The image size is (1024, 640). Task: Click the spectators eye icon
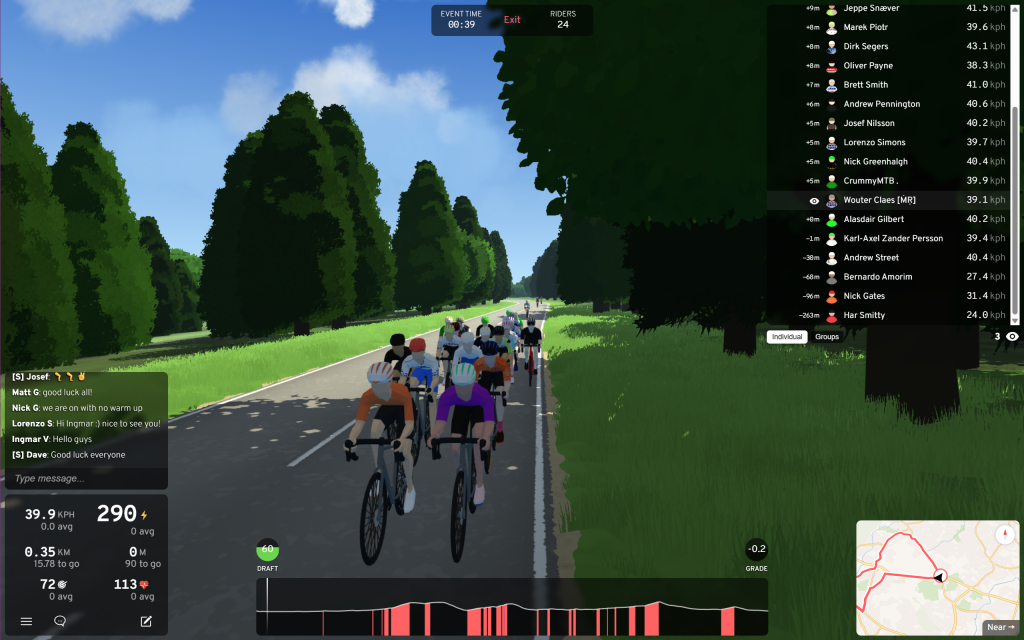click(1013, 337)
